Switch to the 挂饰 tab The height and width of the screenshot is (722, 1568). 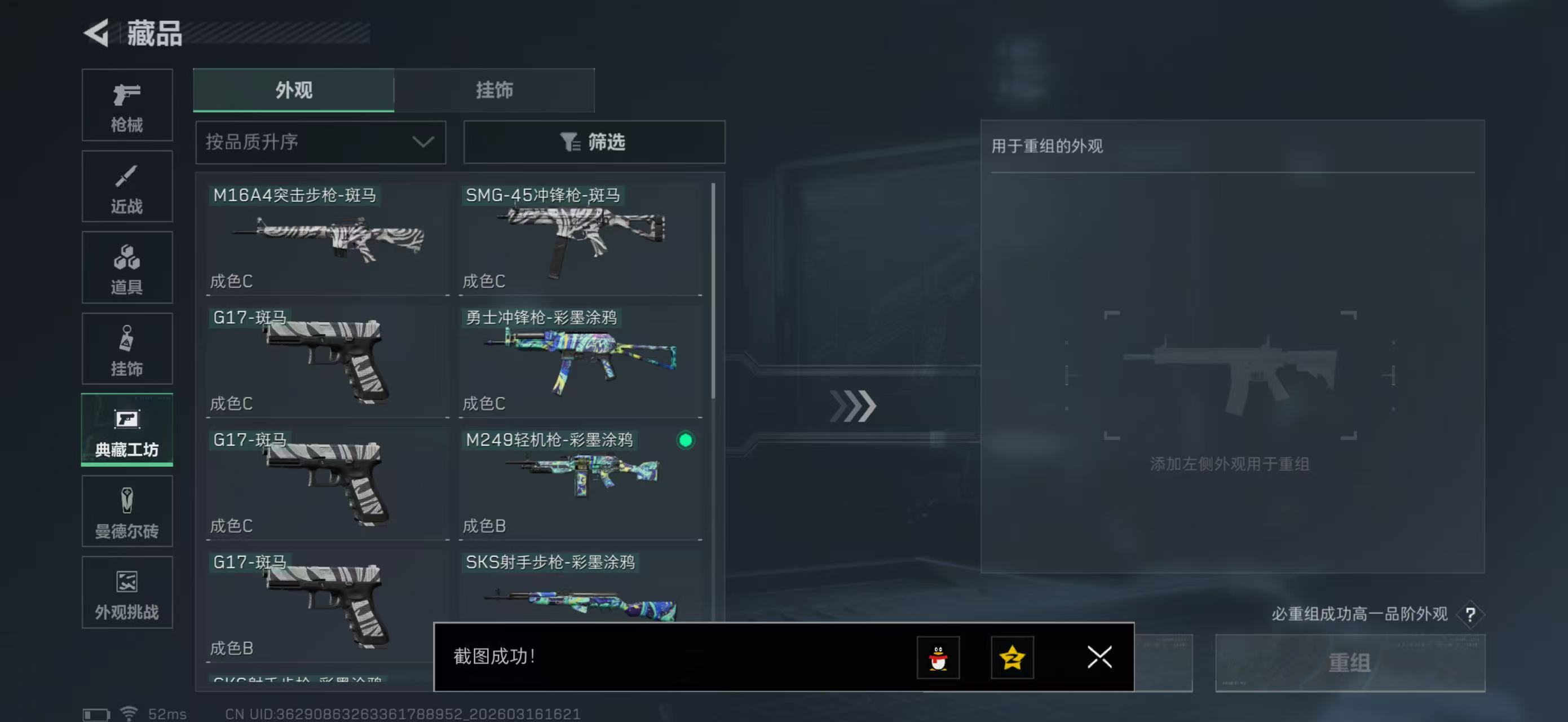pos(494,90)
